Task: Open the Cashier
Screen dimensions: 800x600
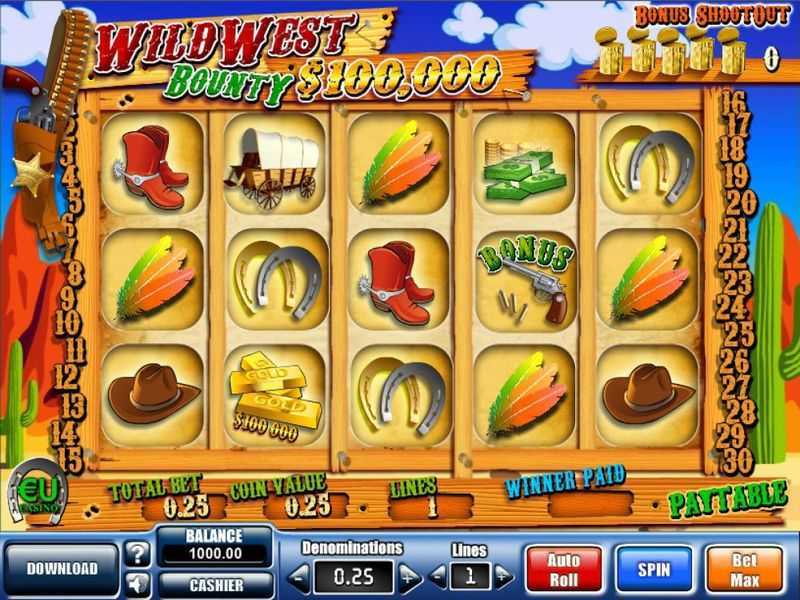Action: (215, 583)
